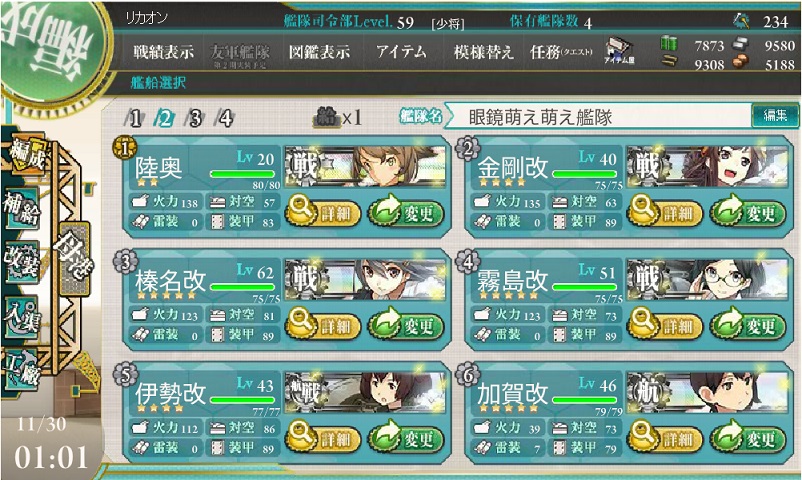Open the 模様替え furniture menu
The height and width of the screenshot is (480, 802).
coord(483,53)
